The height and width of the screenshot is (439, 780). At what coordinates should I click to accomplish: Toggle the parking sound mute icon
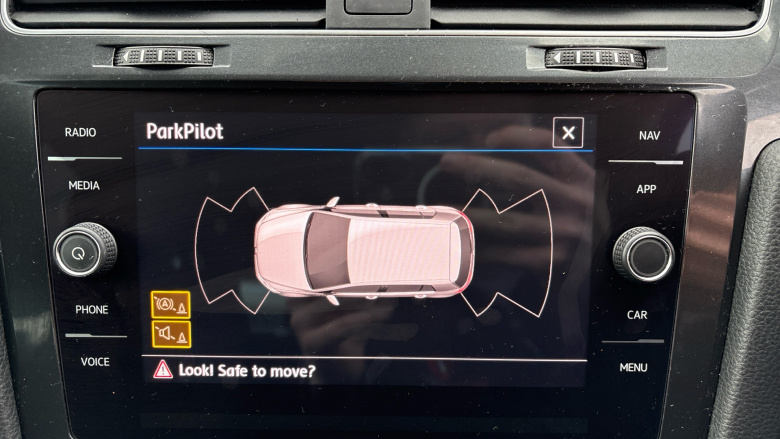pos(170,334)
